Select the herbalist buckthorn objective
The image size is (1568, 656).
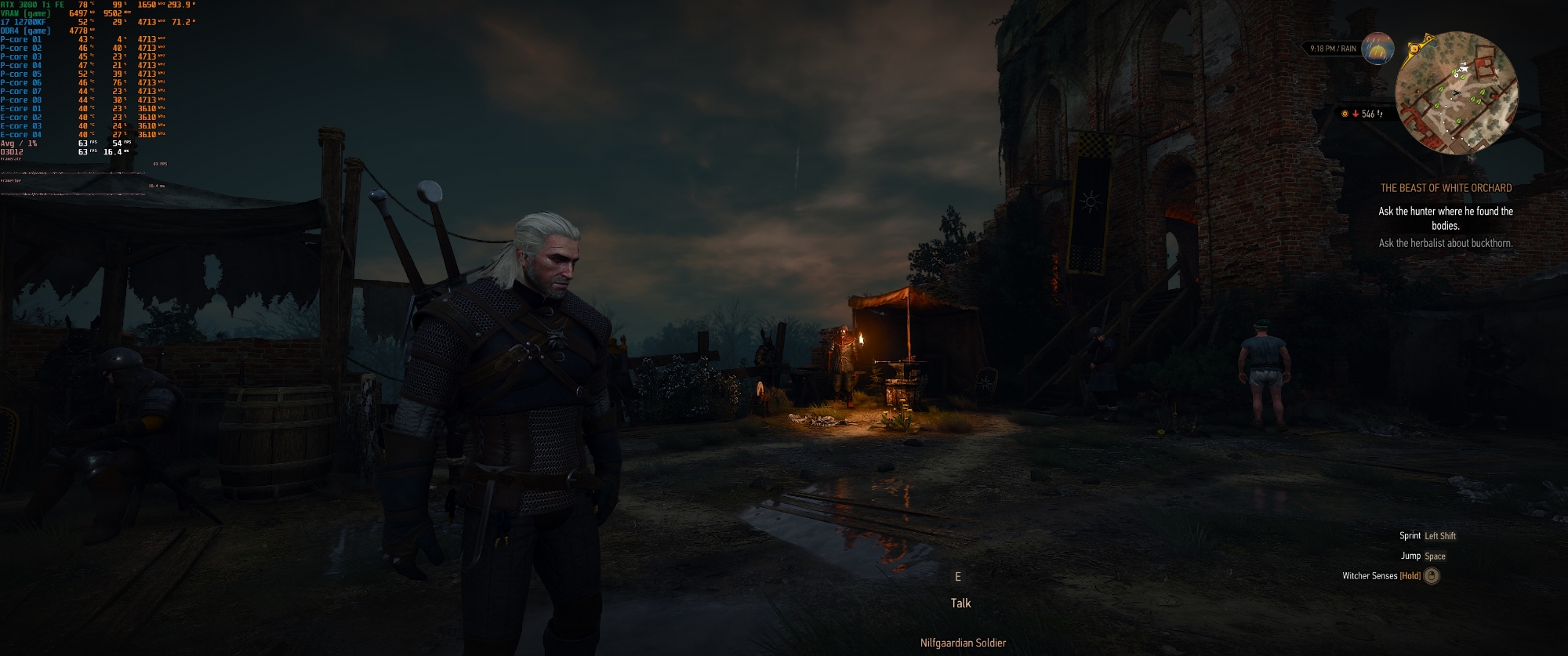pos(1446,243)
